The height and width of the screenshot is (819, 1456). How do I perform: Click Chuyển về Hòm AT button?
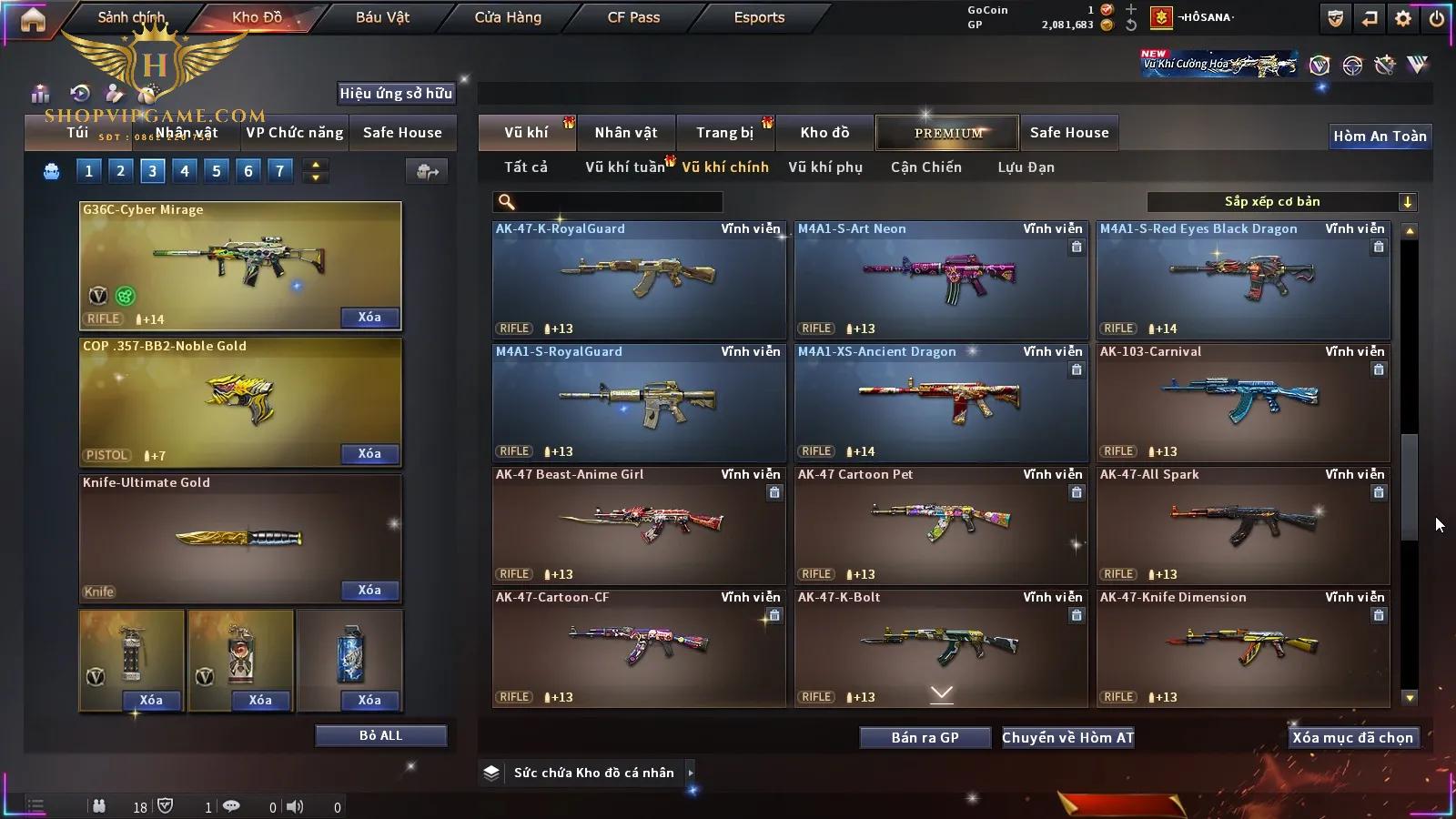point(1067,738)
